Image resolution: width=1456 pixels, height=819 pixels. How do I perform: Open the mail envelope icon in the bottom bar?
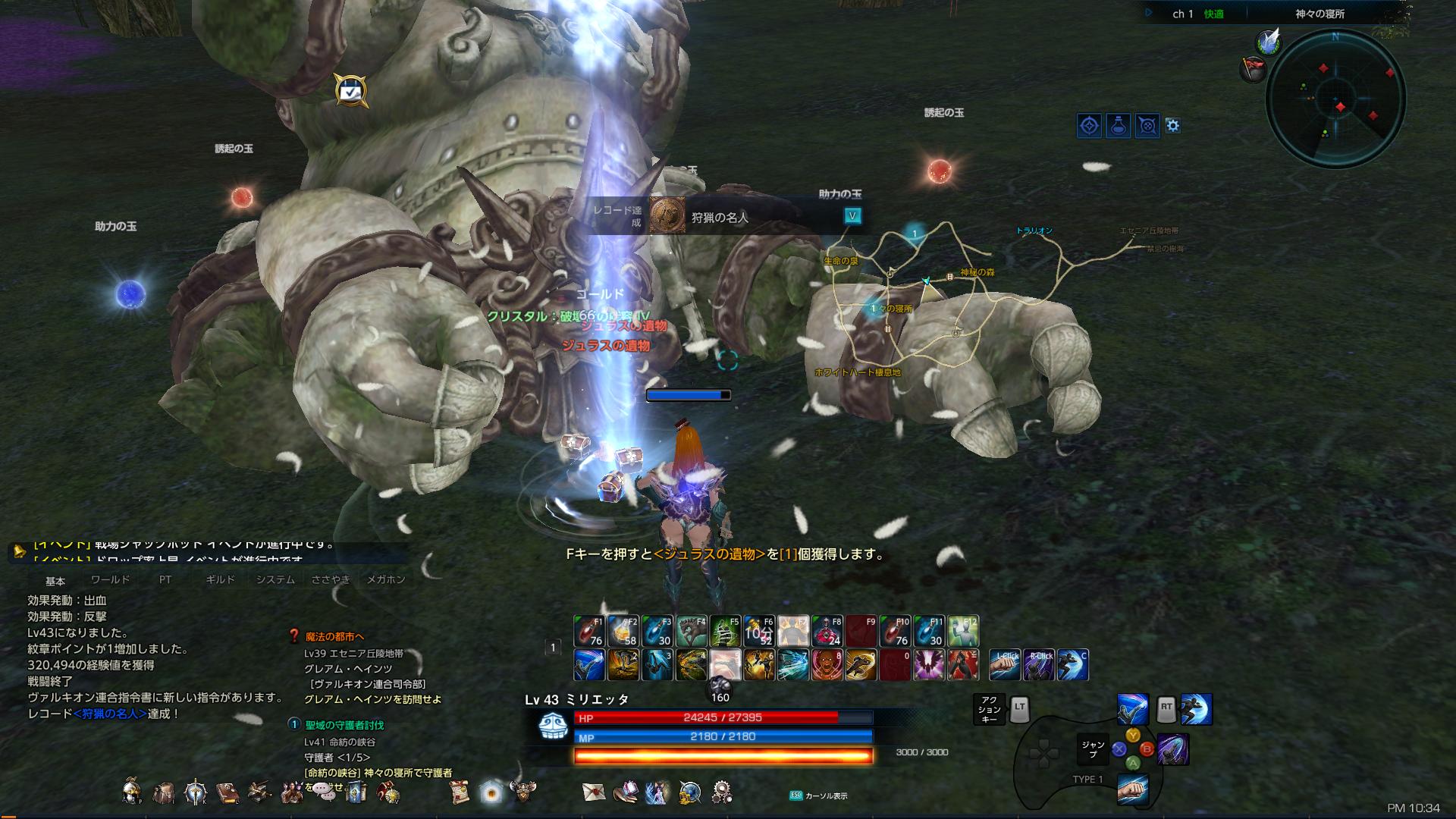coord(594,792)
